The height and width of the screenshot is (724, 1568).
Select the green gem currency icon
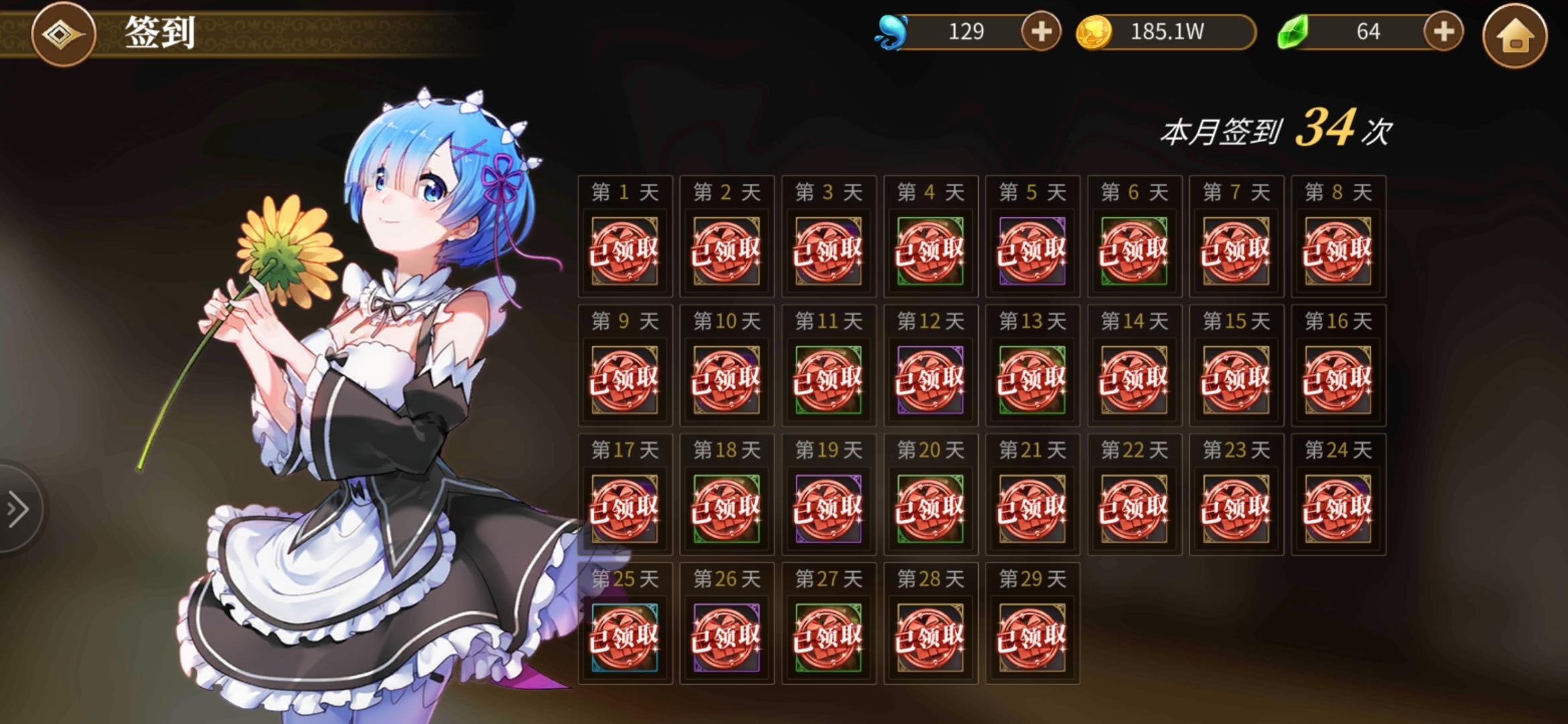1291,30
